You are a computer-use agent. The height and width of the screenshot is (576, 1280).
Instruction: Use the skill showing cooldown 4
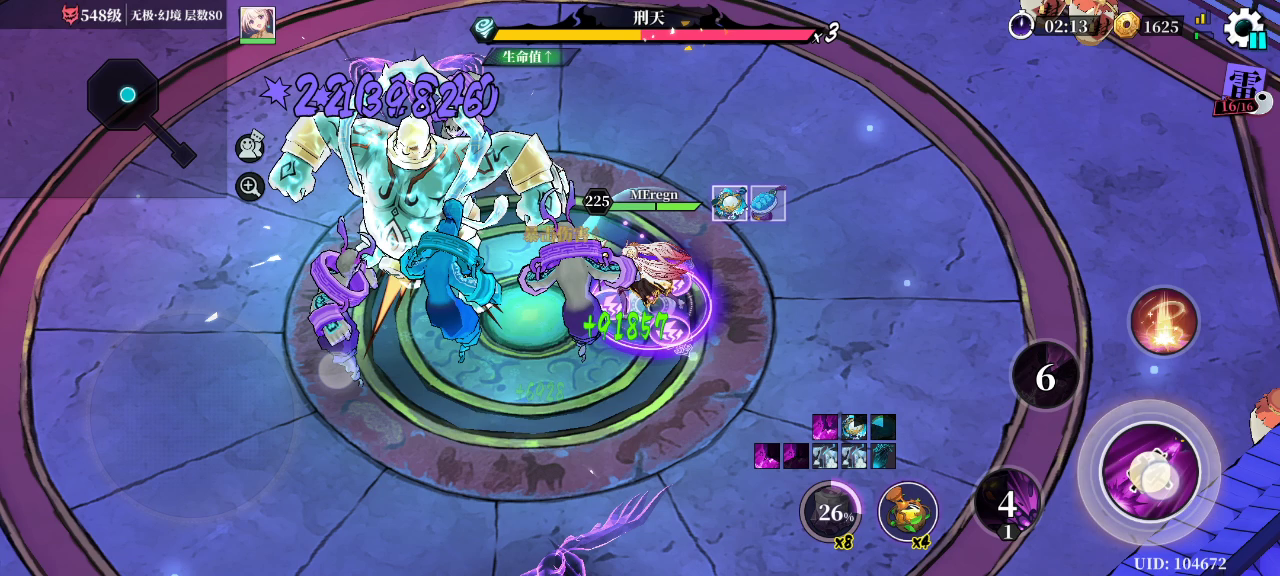coord(1007,502)
